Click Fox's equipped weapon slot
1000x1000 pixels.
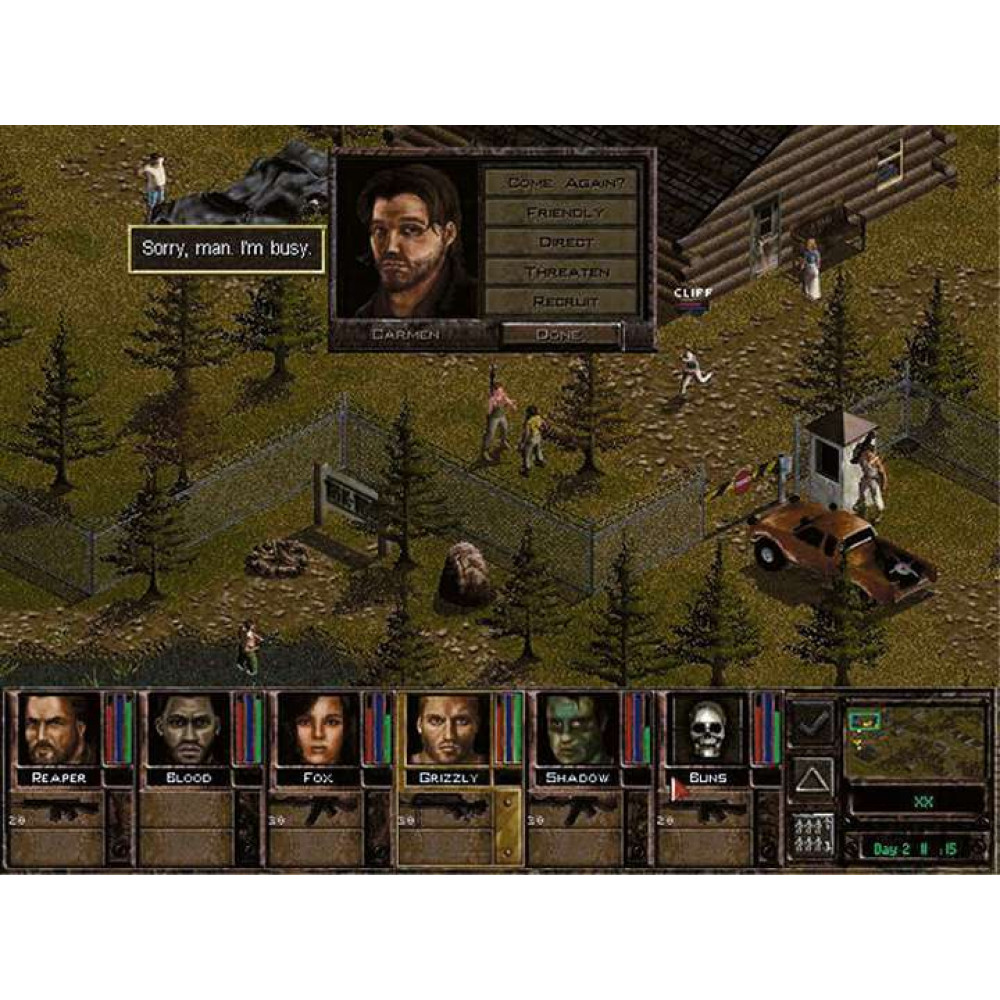[319, 808]
